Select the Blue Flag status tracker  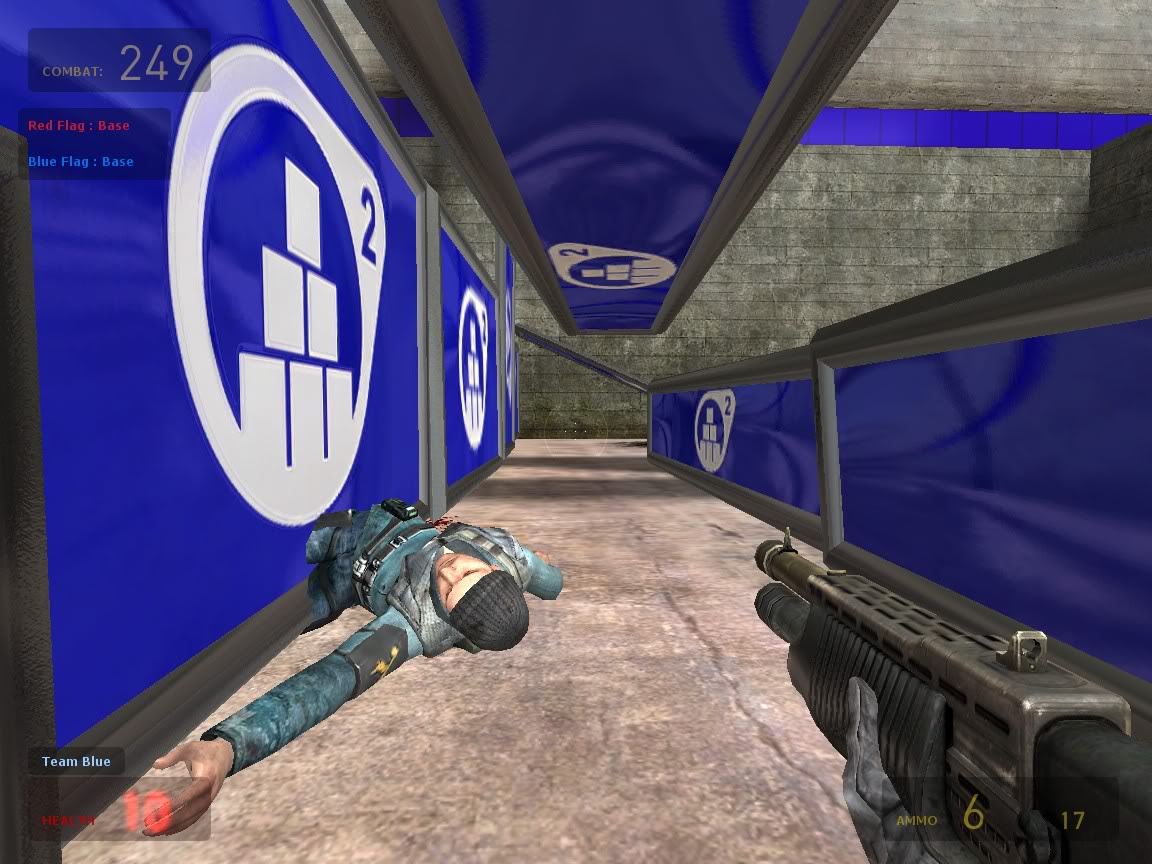click(x=81, y=162)
